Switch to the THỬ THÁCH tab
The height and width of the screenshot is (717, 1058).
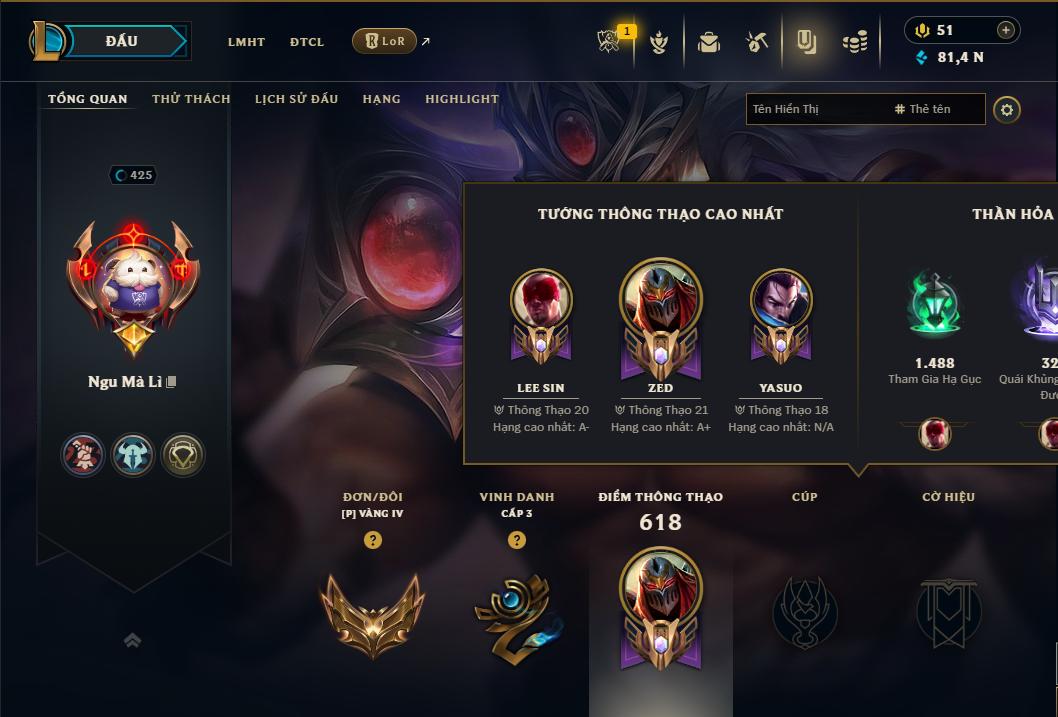[191, 99]
